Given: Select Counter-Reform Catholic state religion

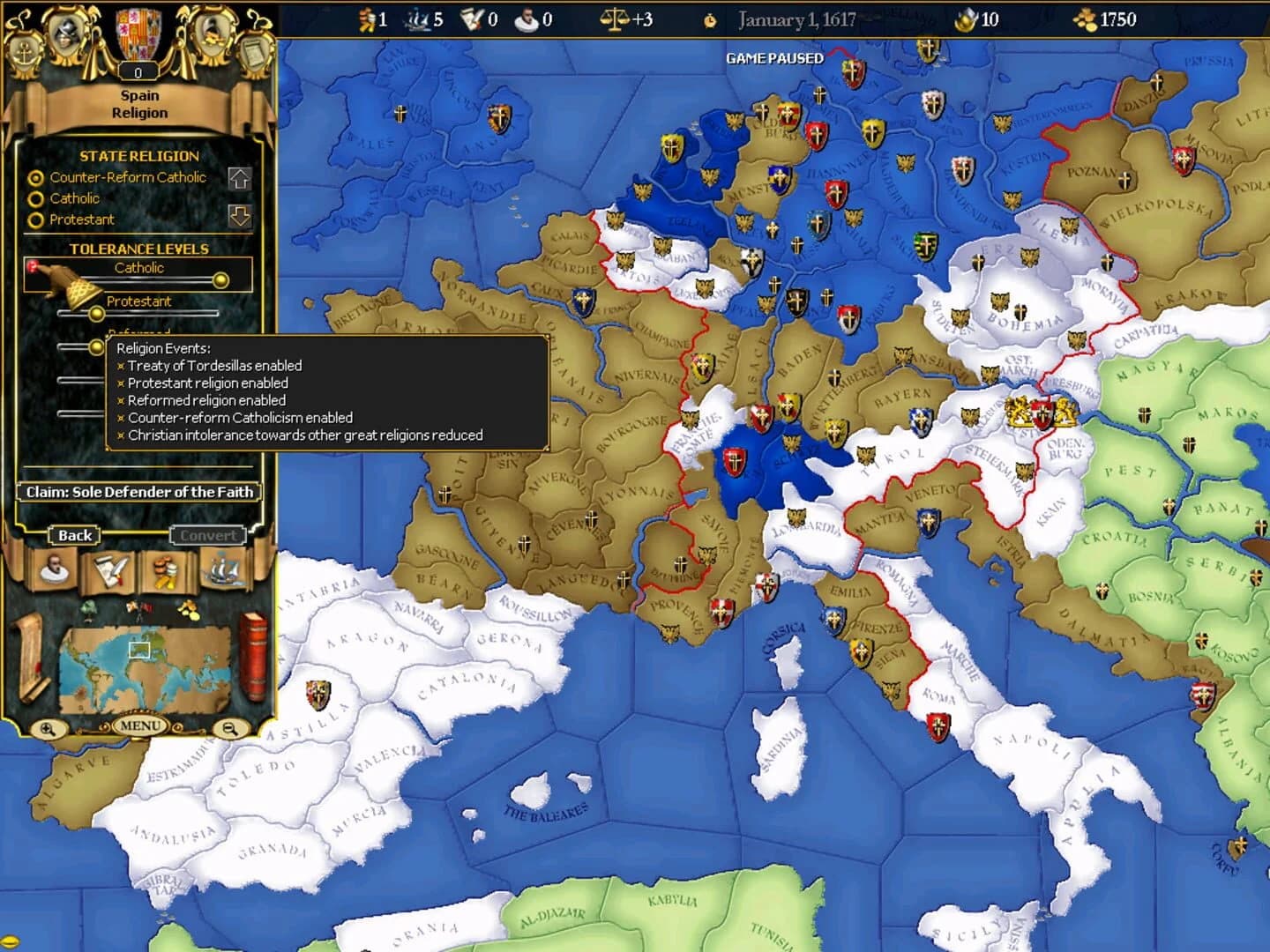Looking at the screenshot, I should point(35,177).
